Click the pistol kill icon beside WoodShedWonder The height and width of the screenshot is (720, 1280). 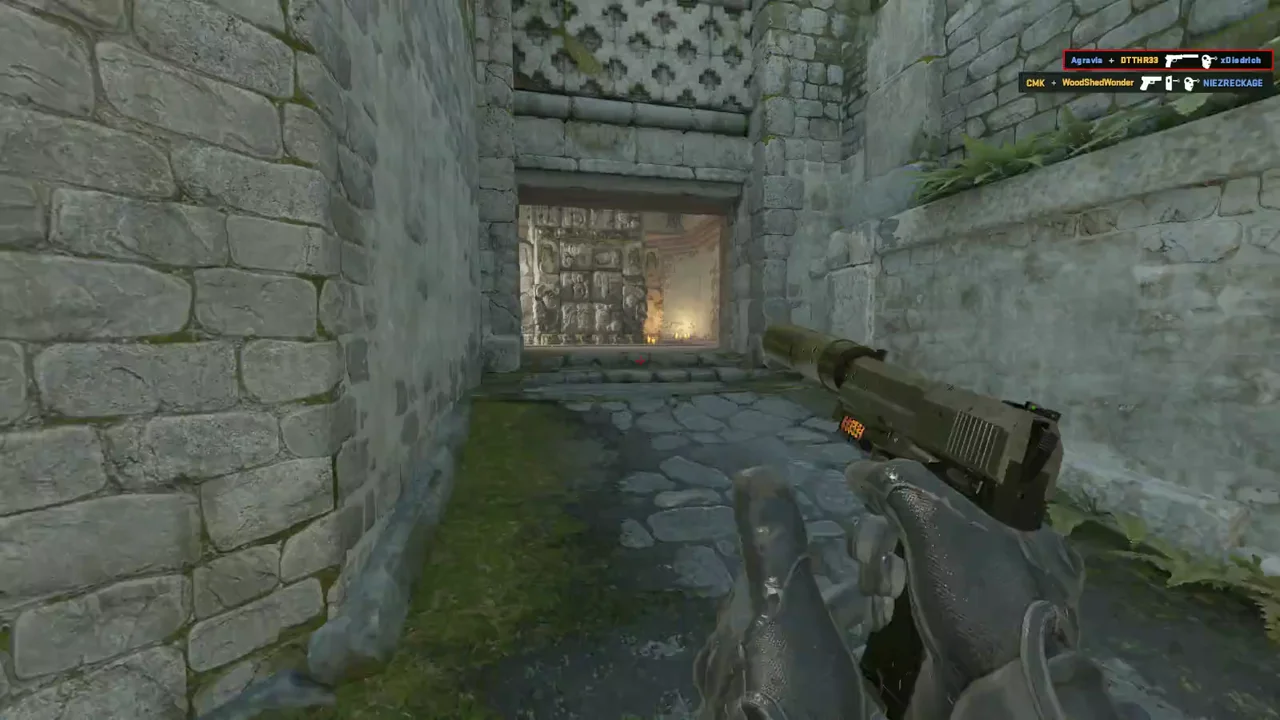[x=1151, y=82]
